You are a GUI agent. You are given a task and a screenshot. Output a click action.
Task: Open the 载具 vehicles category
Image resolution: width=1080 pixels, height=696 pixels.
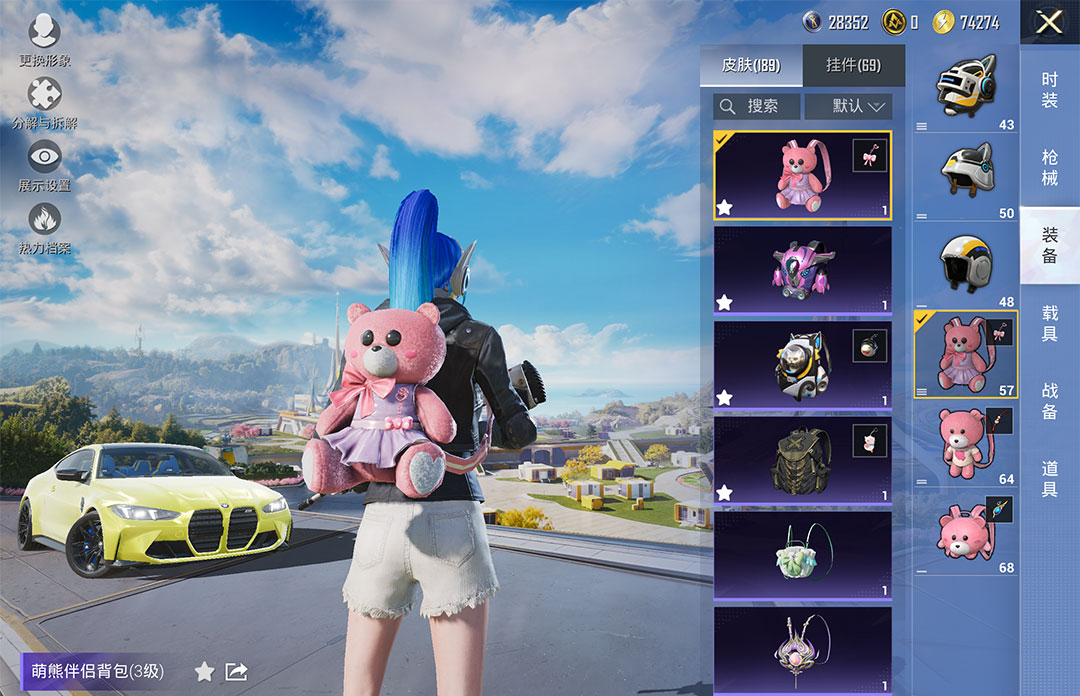[1049, 323]
